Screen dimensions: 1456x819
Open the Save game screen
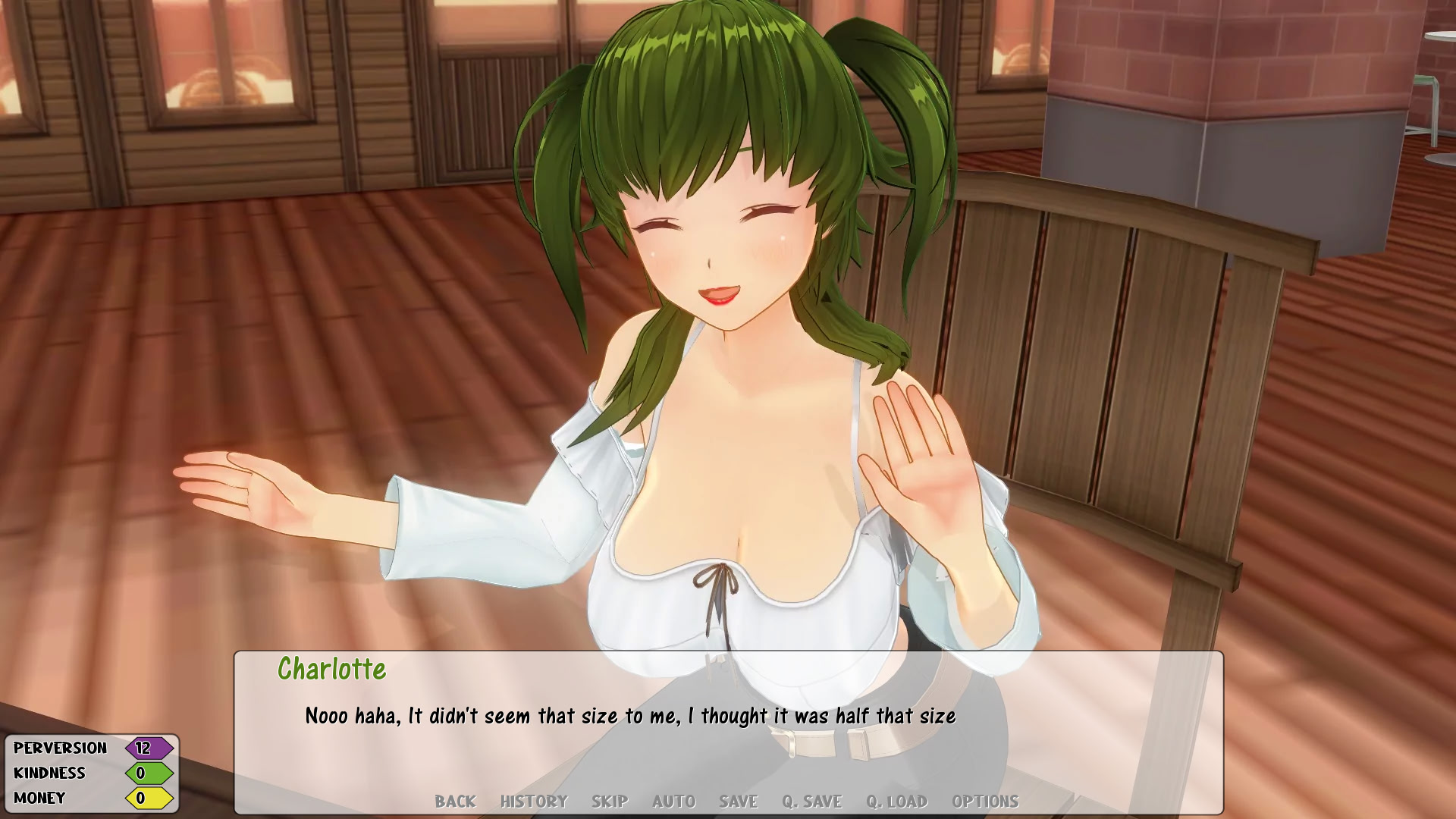pyautogui.click(x=739, y=802)
